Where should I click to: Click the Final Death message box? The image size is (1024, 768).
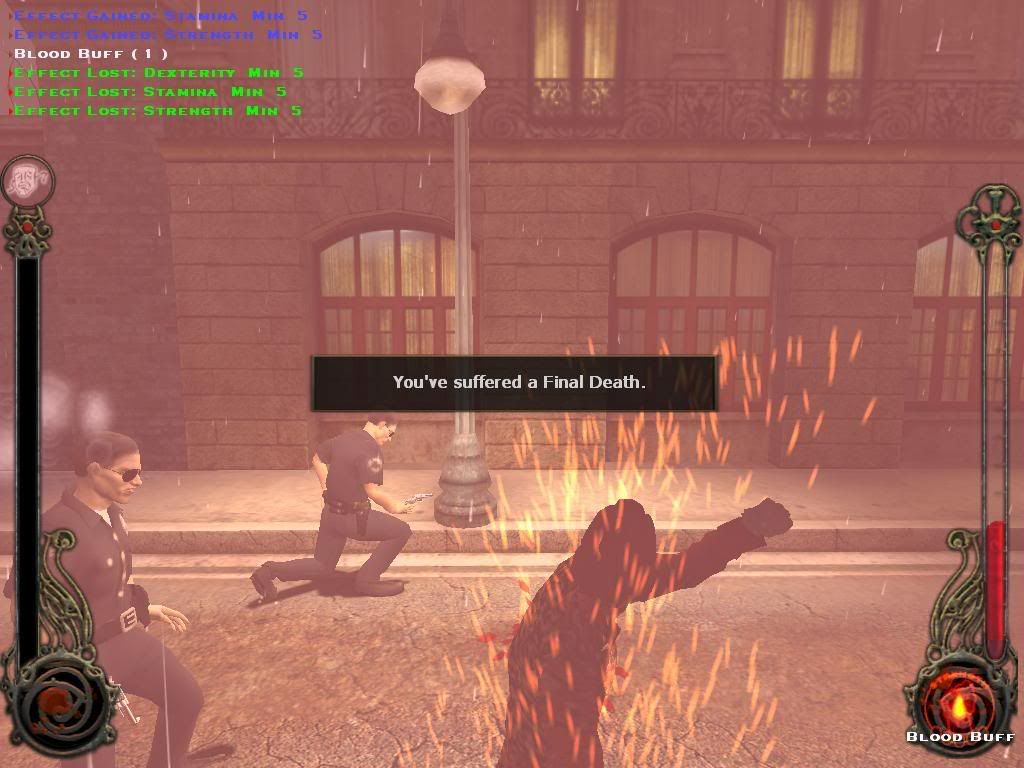pos(514,383)
